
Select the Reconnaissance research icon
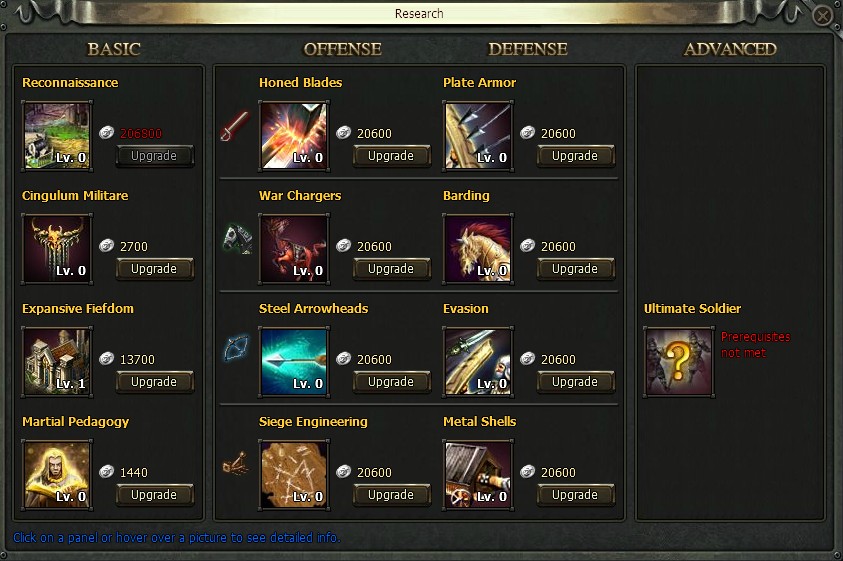(x=57, y=135)
